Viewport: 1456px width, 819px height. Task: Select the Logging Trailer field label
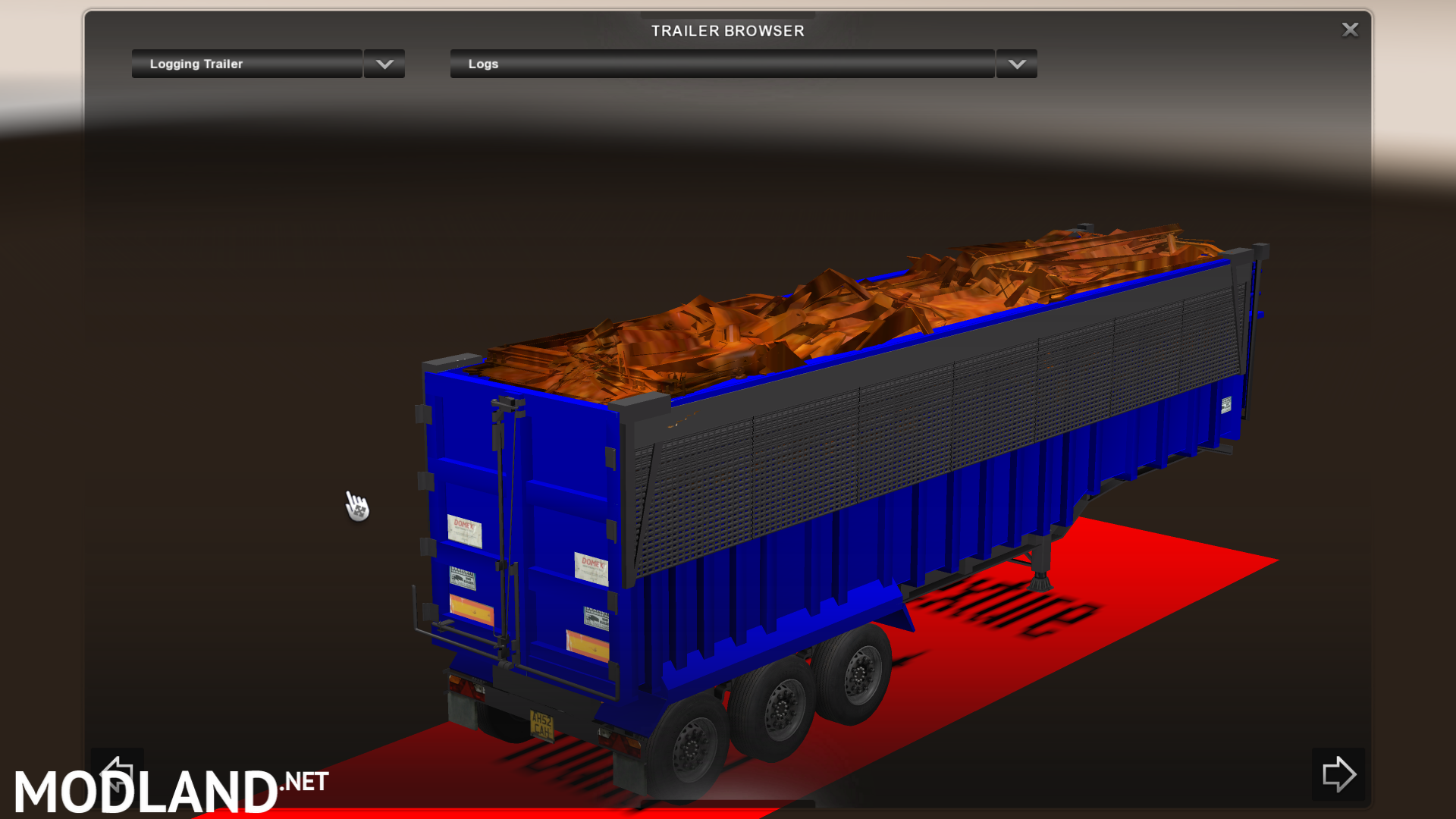coord(198,64)
